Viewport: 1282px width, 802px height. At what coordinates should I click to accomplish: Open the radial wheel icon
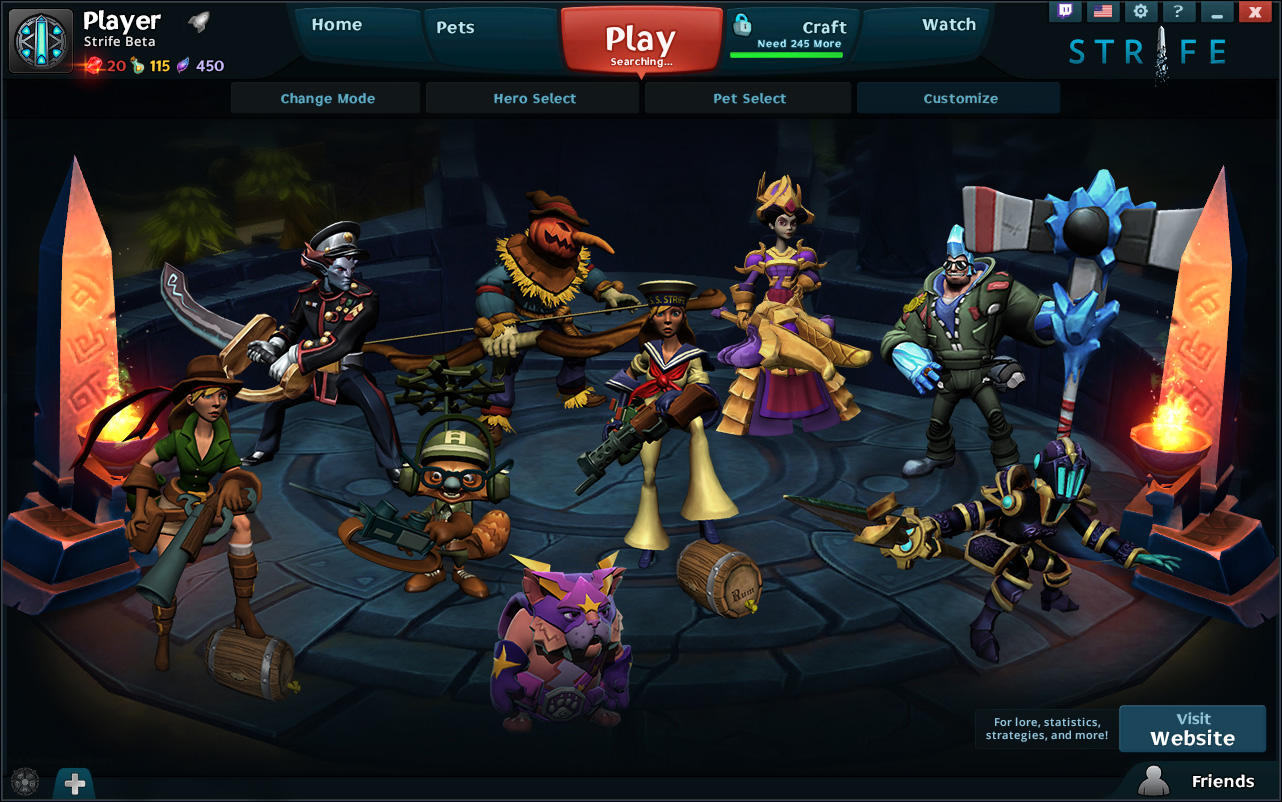click(x=25, y=782)
